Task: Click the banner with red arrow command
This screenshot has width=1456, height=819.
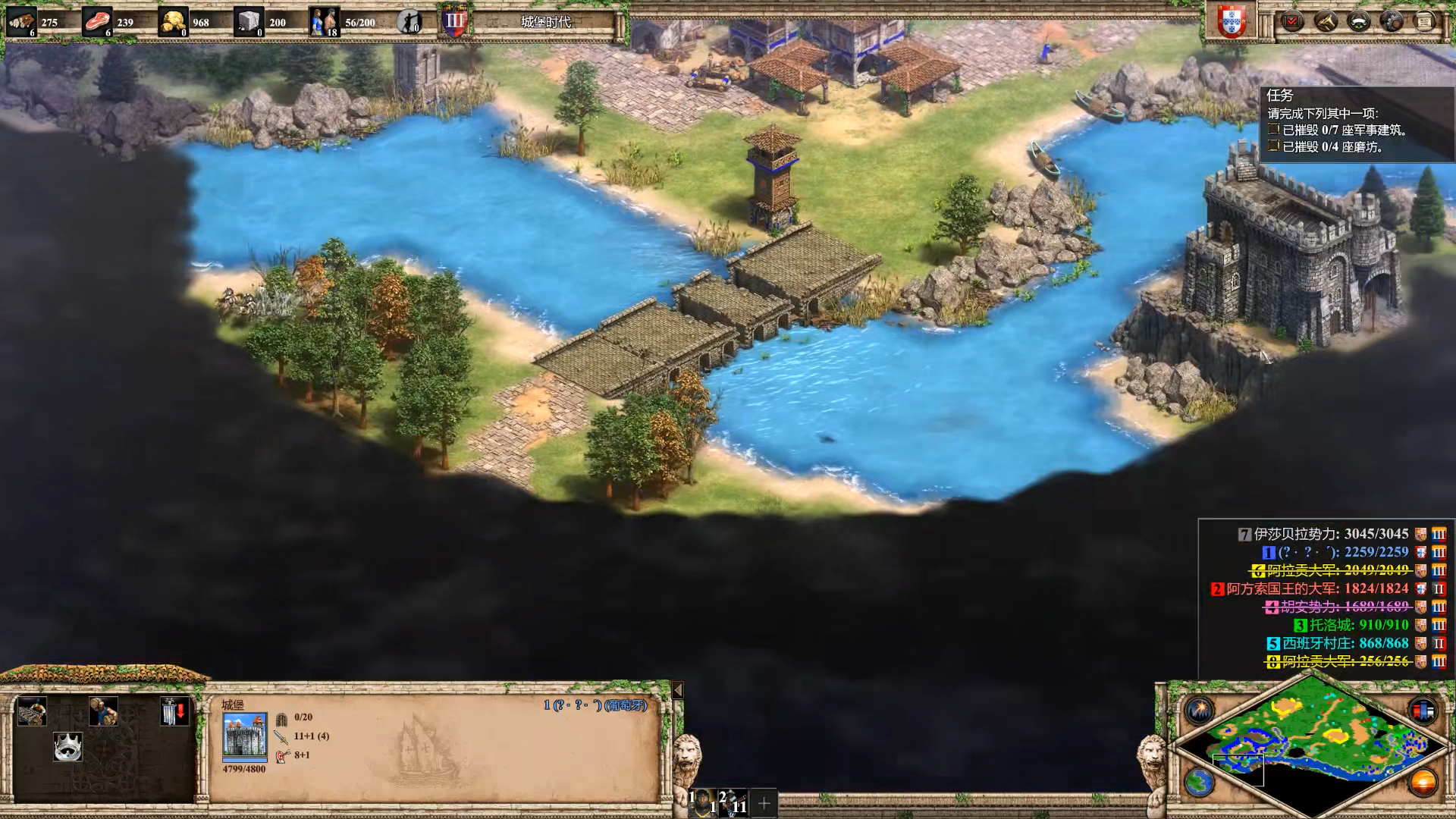Action: [x=174, y=712]
